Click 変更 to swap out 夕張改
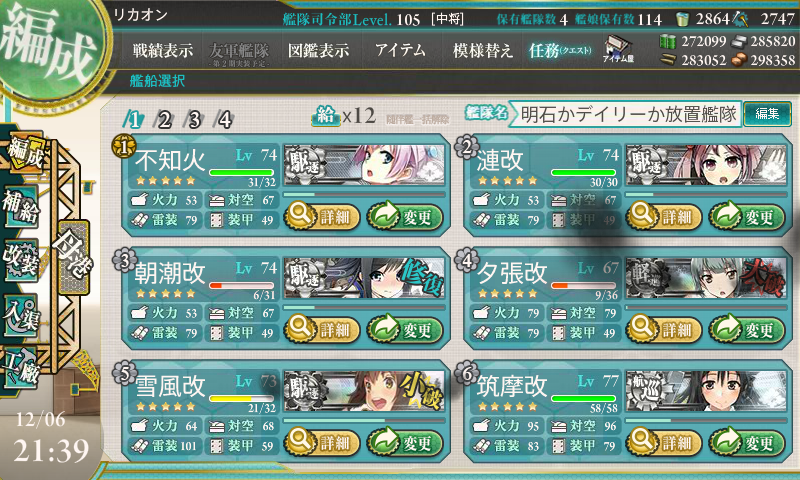Image resolution: width=800 pixels, height=480 pixels. (x=749, y=329)
